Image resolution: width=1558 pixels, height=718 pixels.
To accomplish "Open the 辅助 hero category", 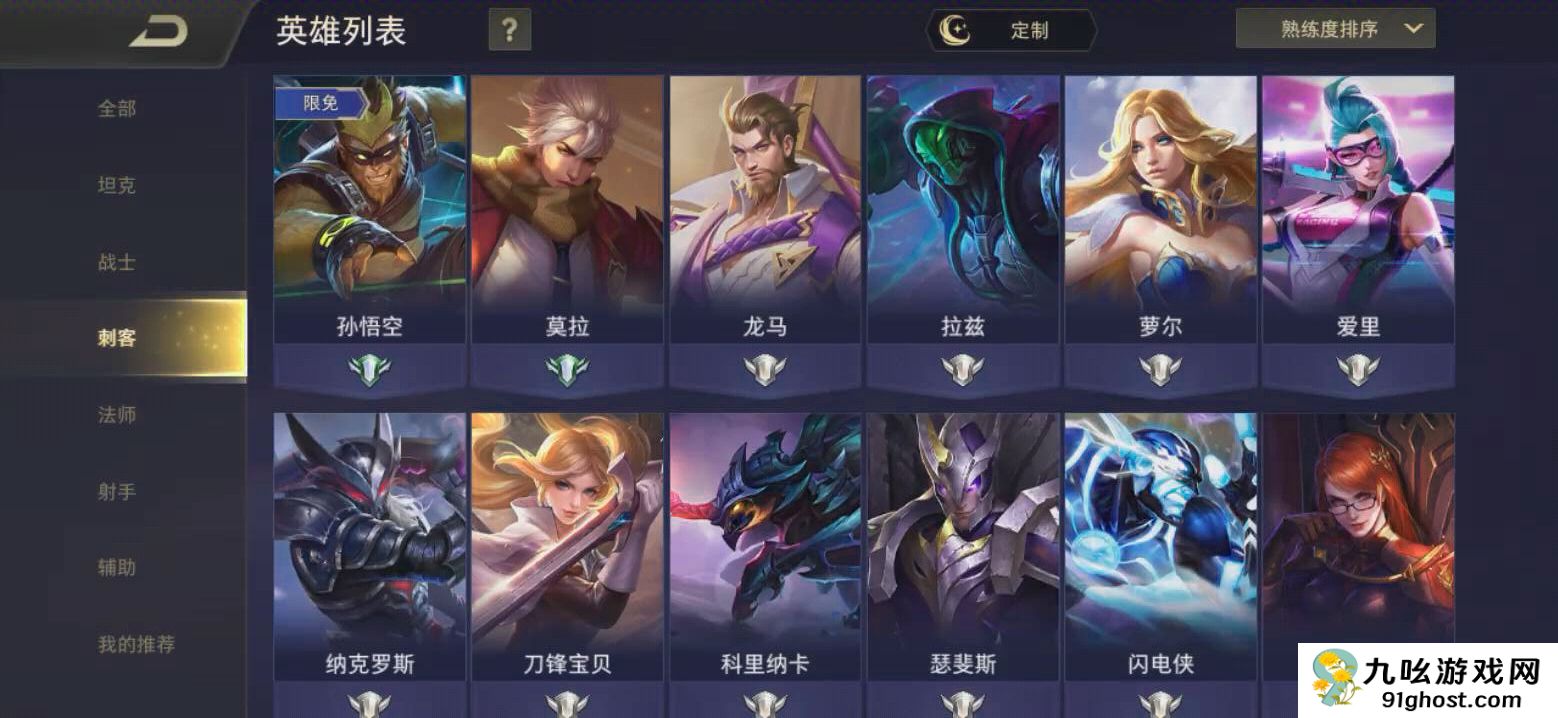I will click(x=117, y=567).
